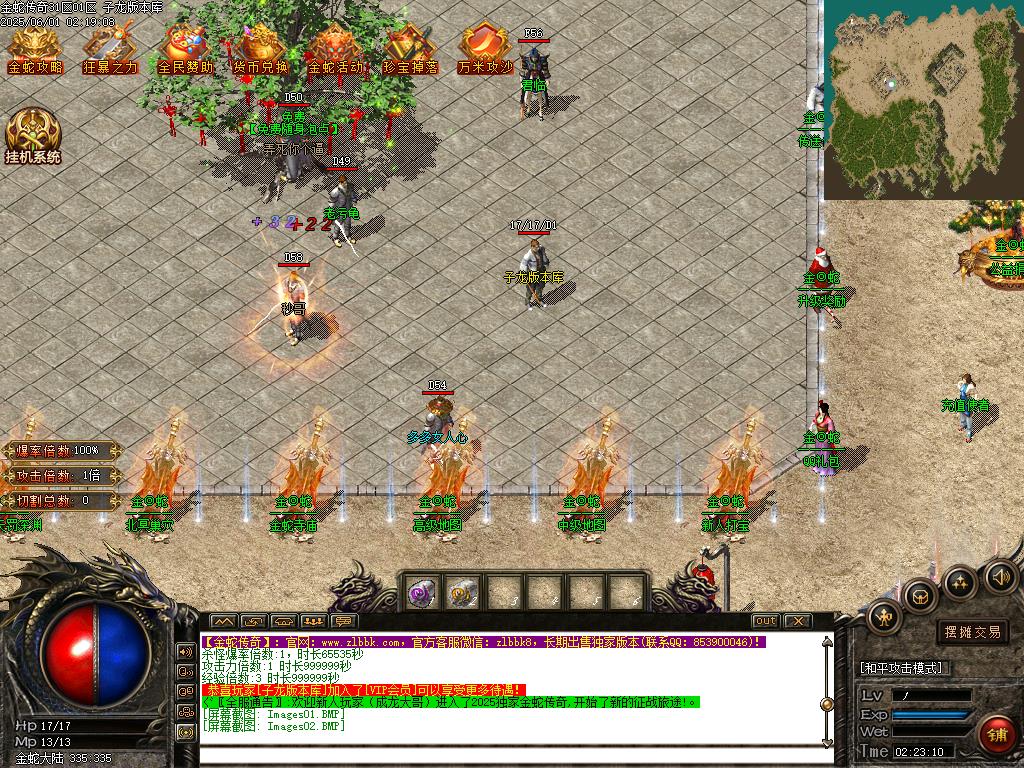Open the character figure round button
The height and width of the screenshot is (768, 1024).
884,617
